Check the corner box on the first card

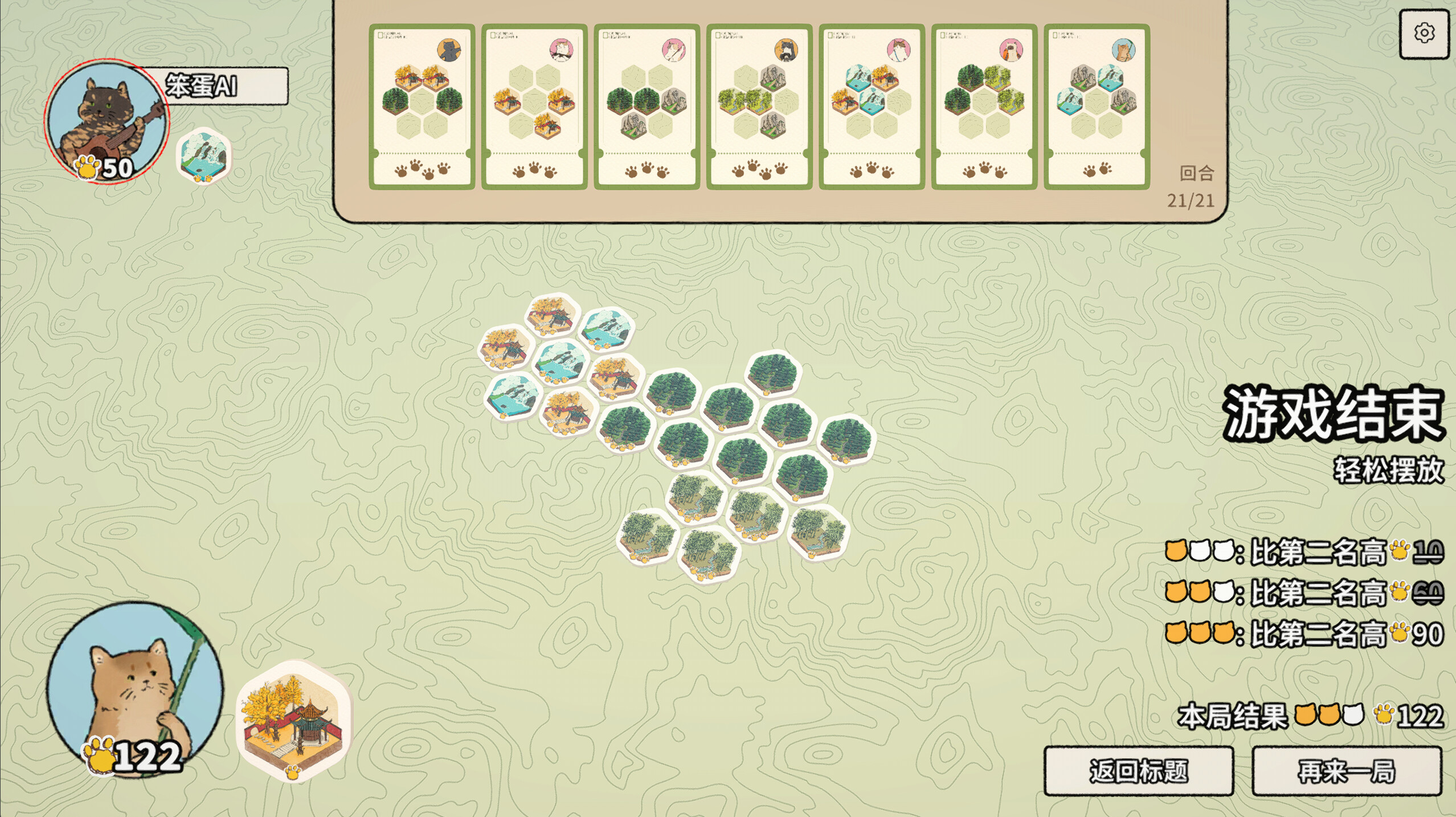click(x=379, y=34)
